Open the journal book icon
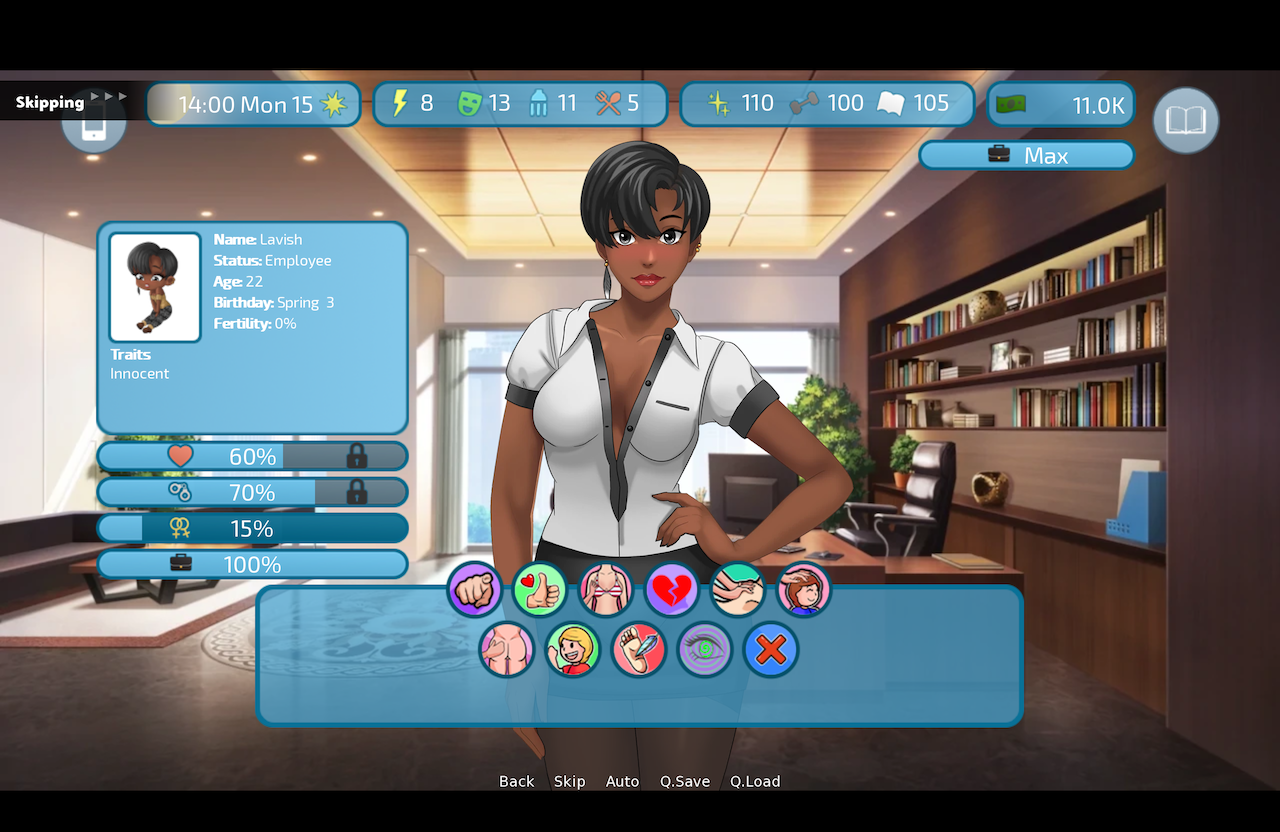1280x832 pixels. coord(1185,121)
